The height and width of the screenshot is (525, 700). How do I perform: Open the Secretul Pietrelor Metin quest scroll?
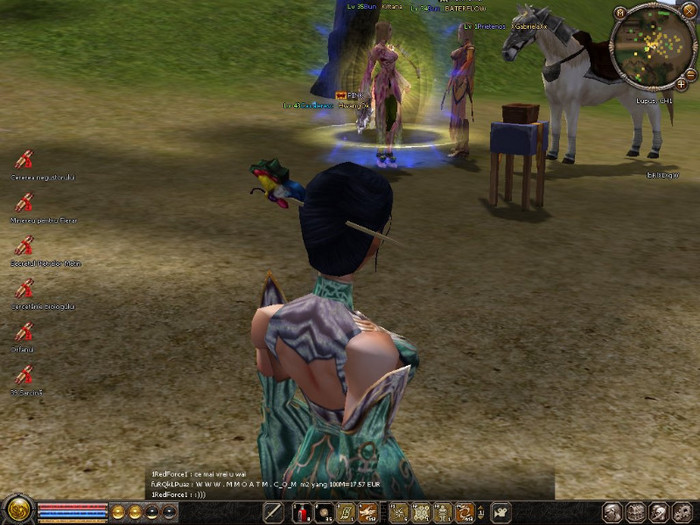(23, 245)
